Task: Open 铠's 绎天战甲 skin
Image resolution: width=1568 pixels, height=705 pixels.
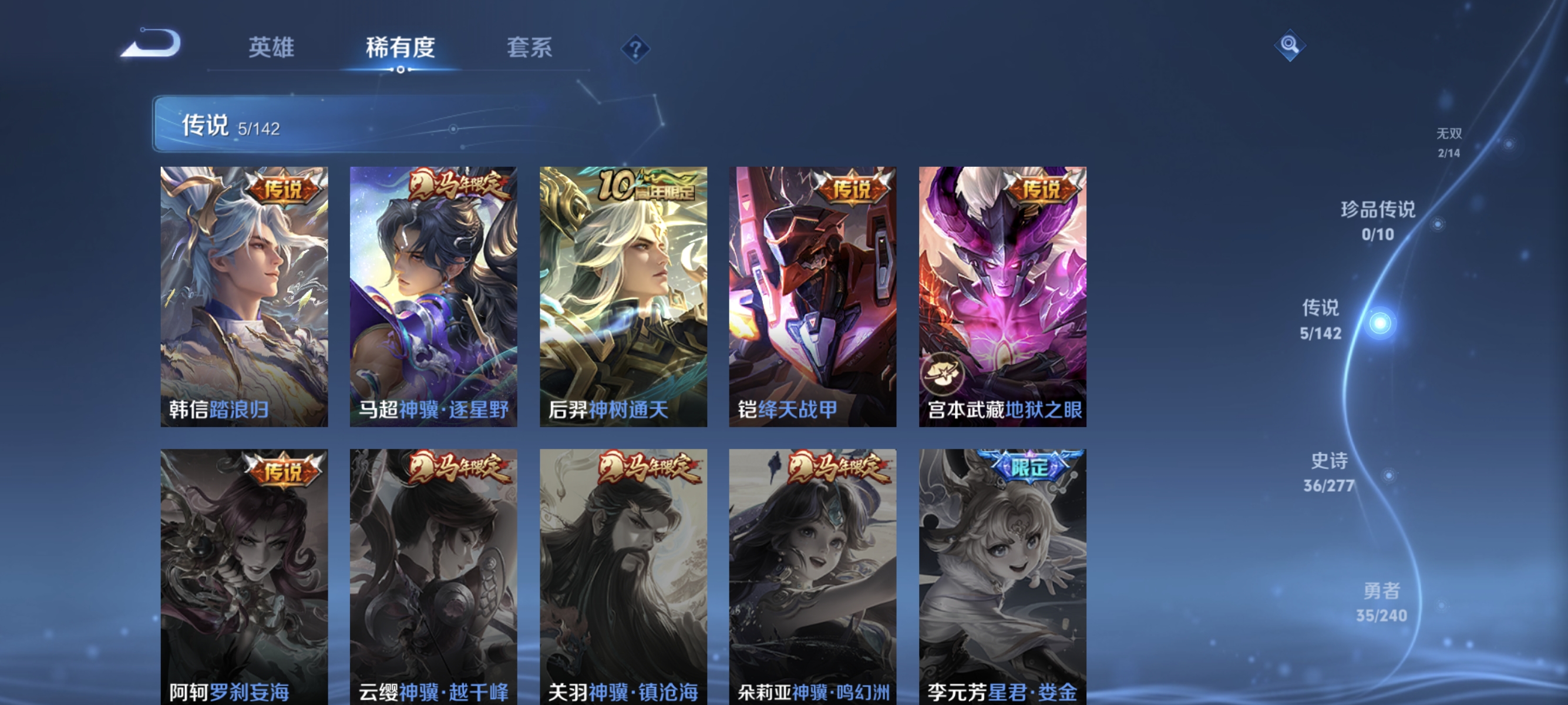Action: pos(811,292)
